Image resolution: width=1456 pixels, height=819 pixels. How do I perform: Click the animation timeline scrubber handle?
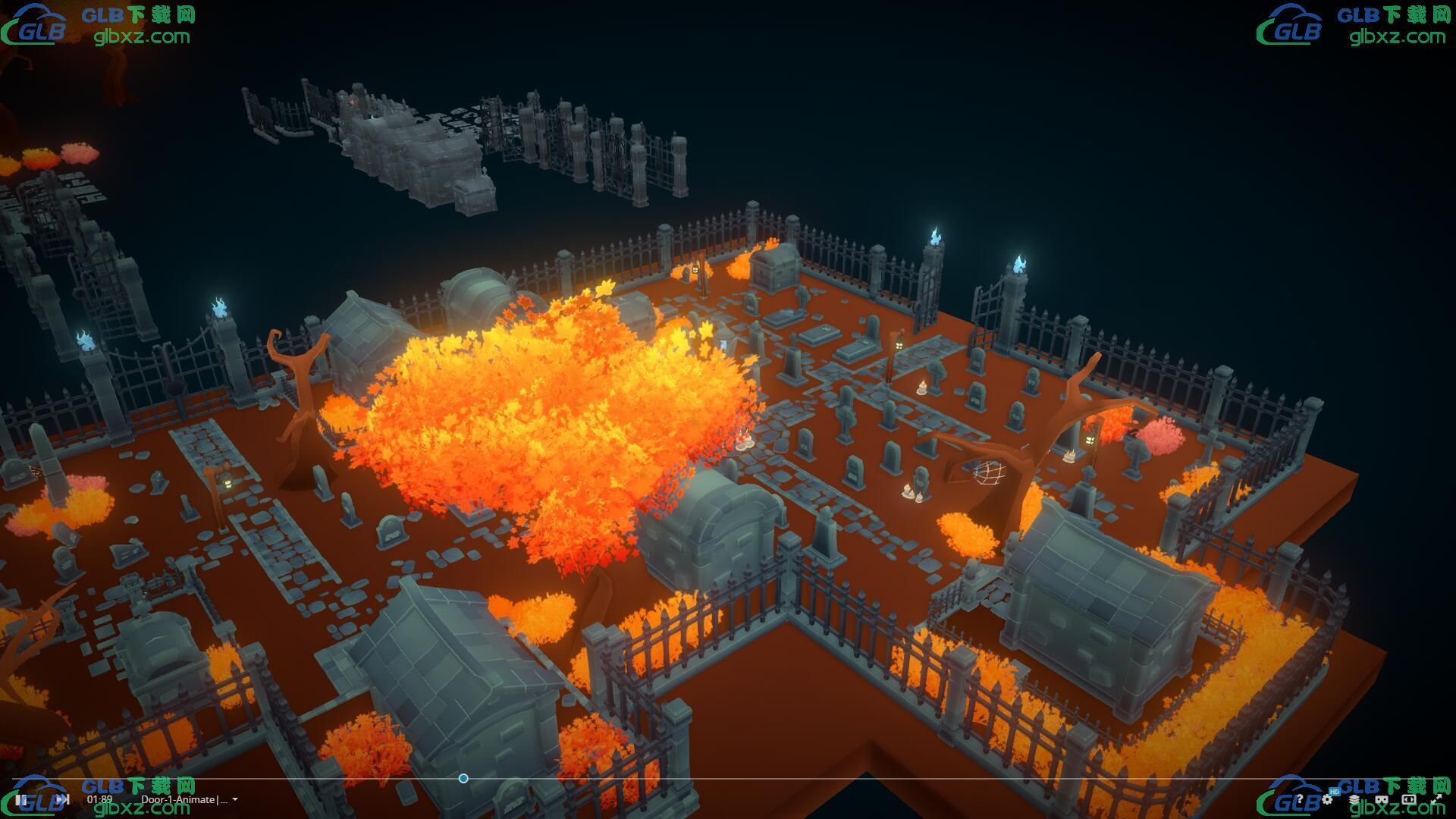click(463, 778)
